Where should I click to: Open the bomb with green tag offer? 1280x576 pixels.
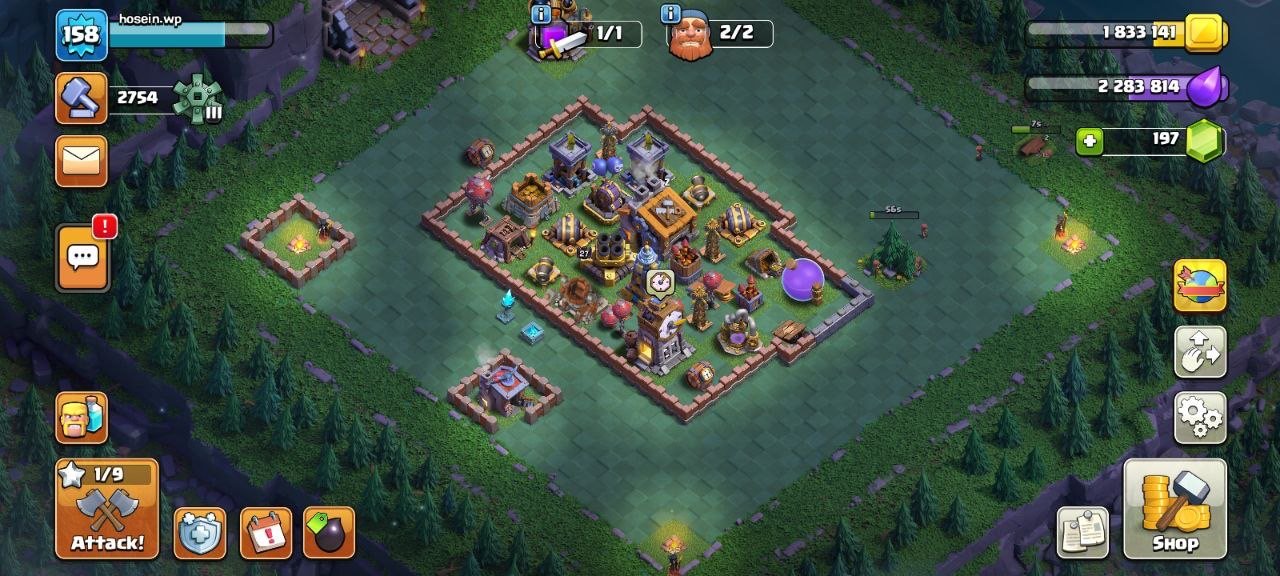point(328,533)
